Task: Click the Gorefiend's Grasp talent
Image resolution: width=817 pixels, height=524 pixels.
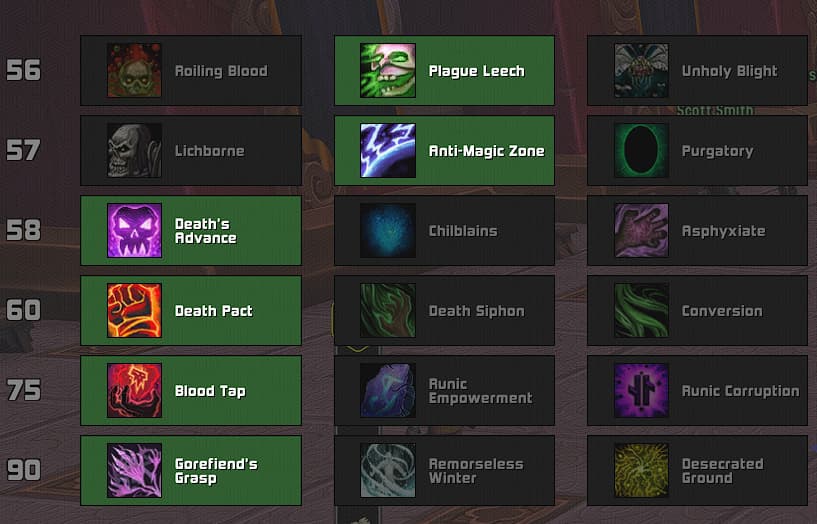Action: tap(191, 471)
